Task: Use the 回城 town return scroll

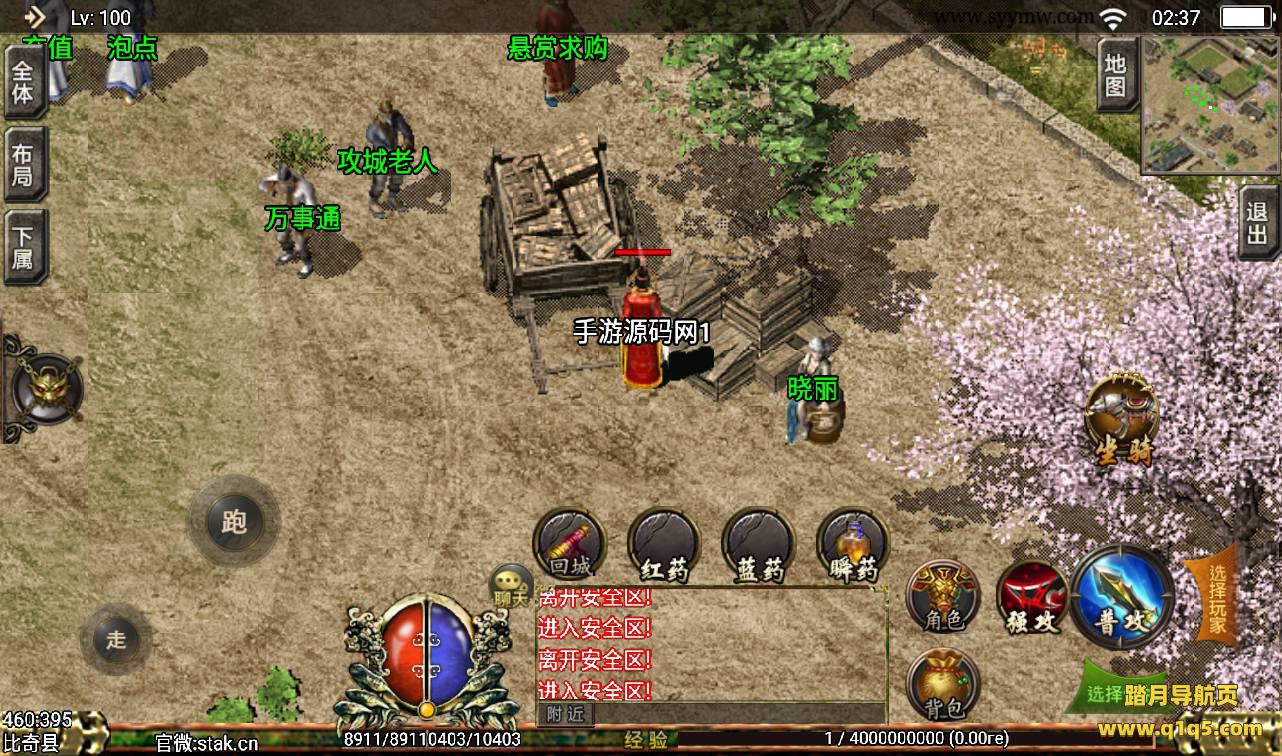Action: (x=570, y=546)
